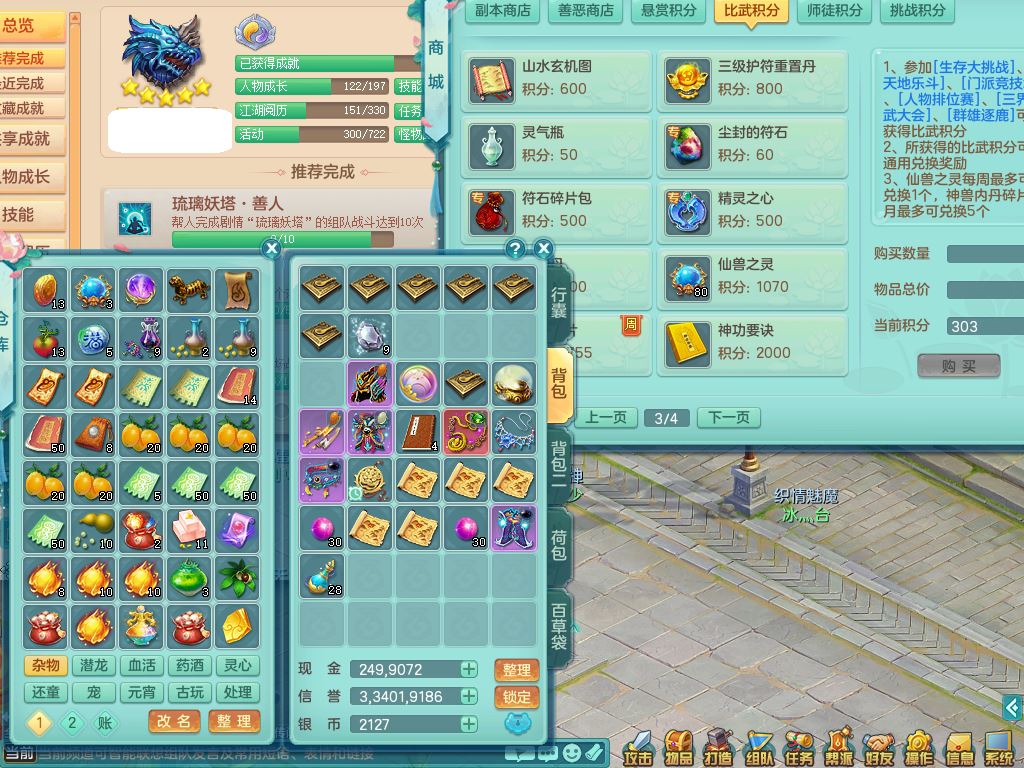Open the backpack help question mark
Screen dimensions: 1024x768
(x=516, y=249)
